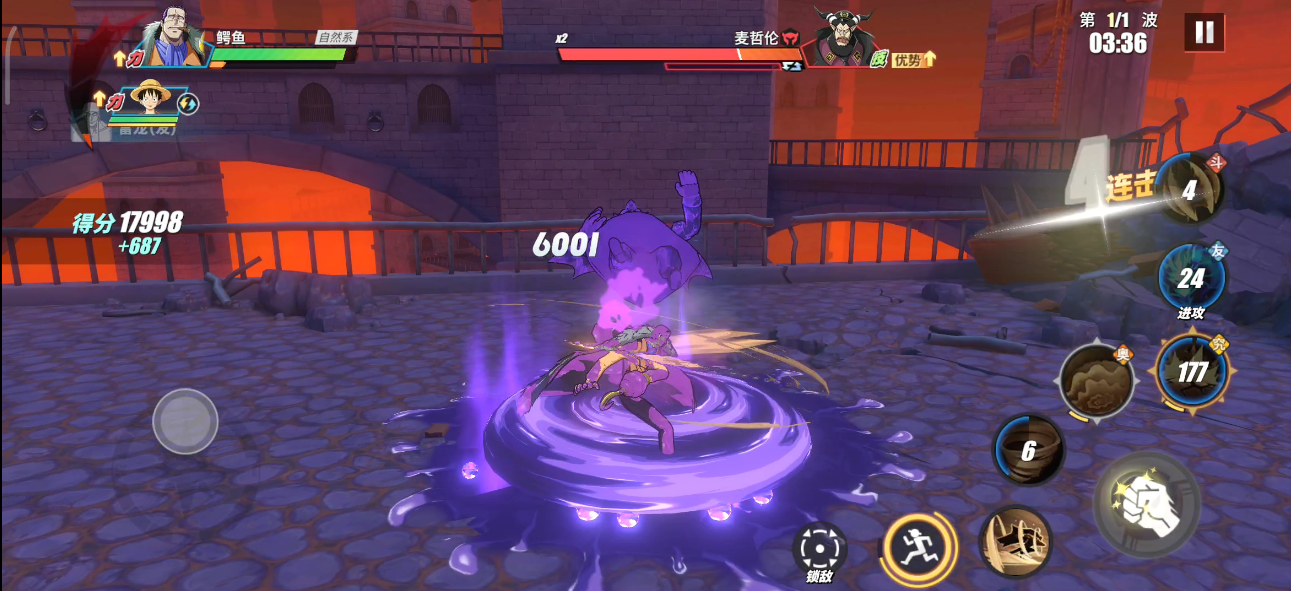Trigger the sand ultimate skill icon
This screenshot has height=591, width=1291.
pyautogui.click(x=1096, y=381)
